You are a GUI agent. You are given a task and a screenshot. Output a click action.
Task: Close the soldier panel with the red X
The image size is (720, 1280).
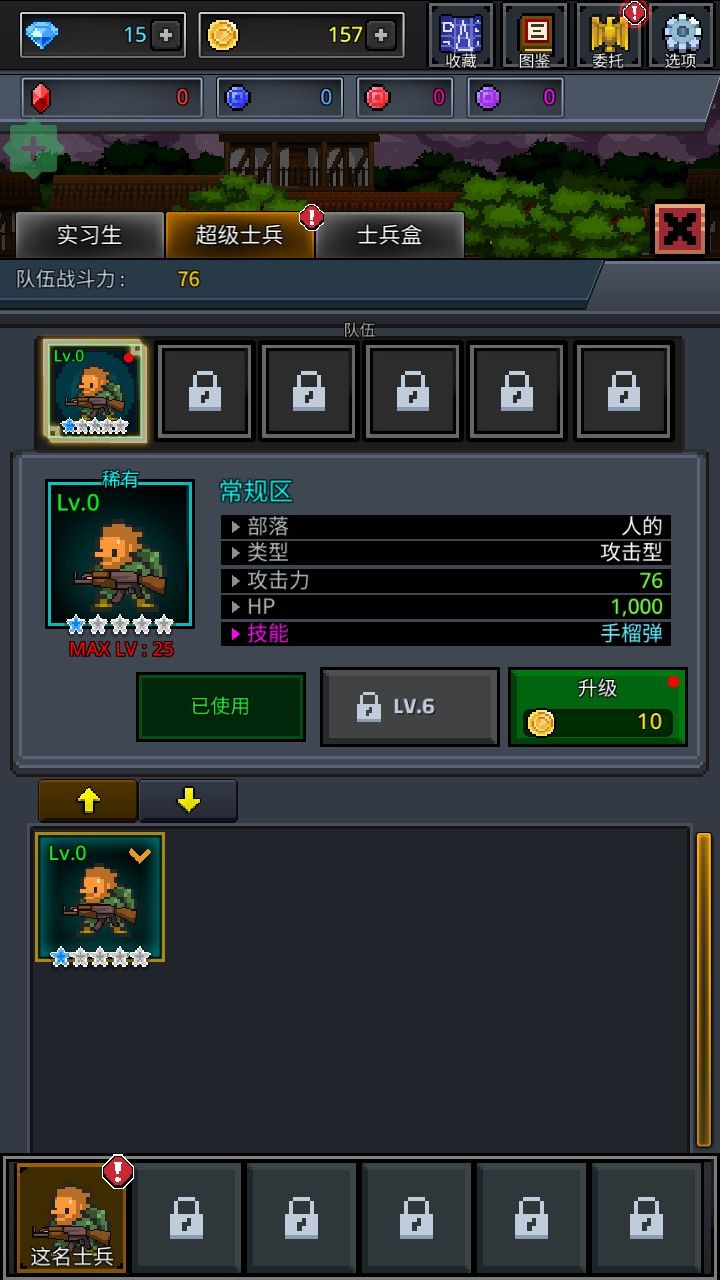coord(679,229)
